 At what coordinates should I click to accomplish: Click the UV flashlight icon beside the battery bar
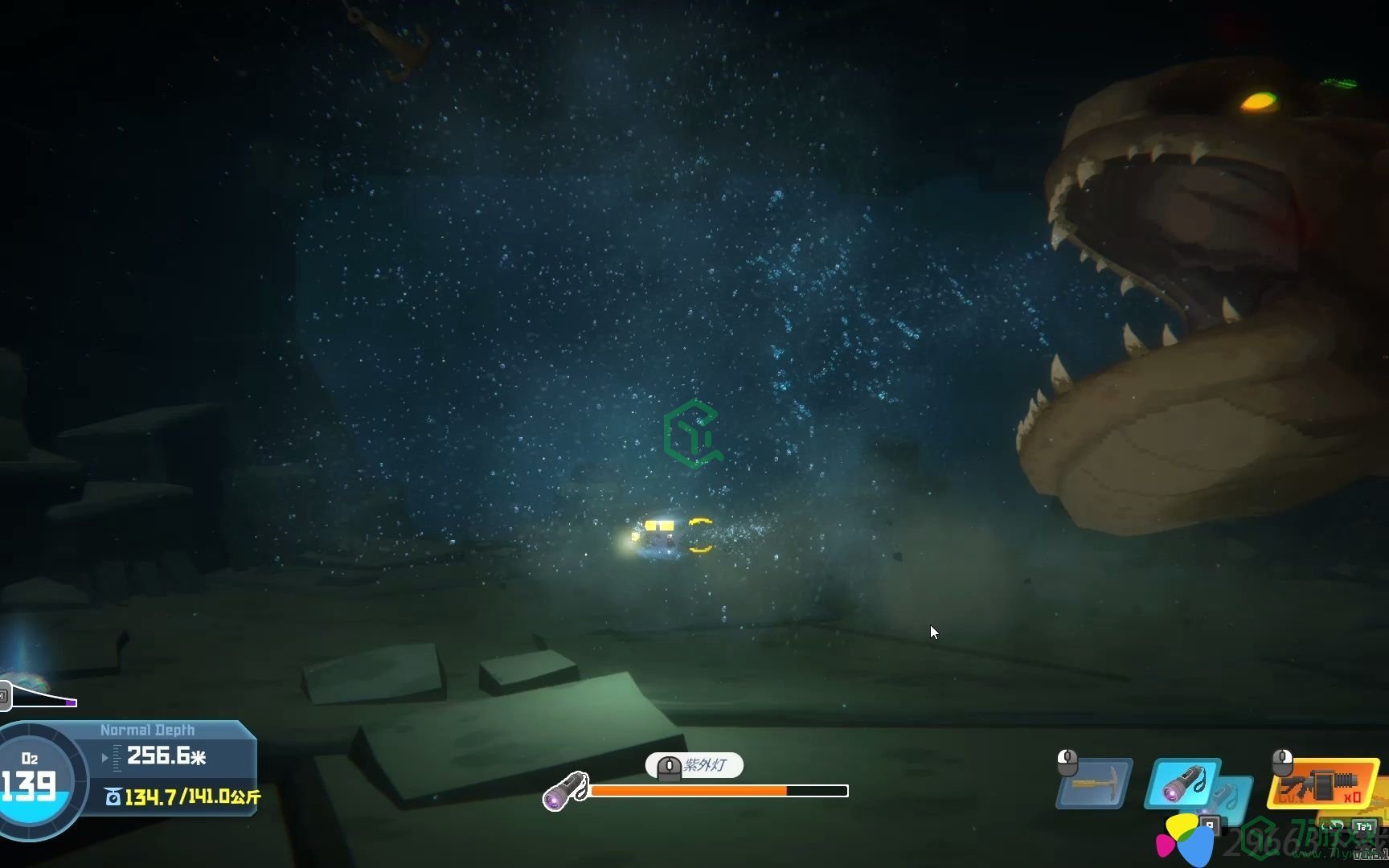tap(566, 791)
